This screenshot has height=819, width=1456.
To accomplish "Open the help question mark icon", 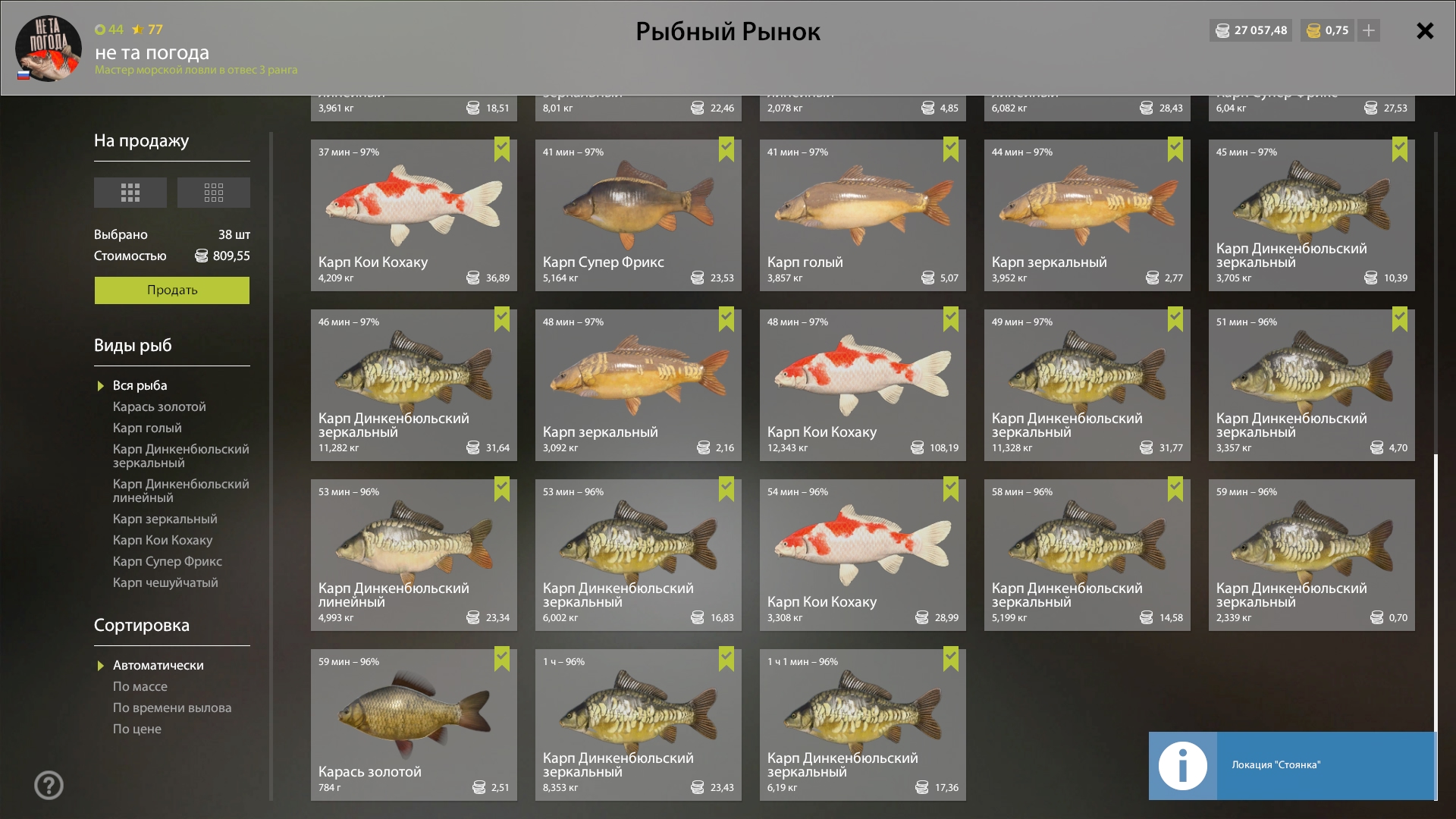I will 49,786.
